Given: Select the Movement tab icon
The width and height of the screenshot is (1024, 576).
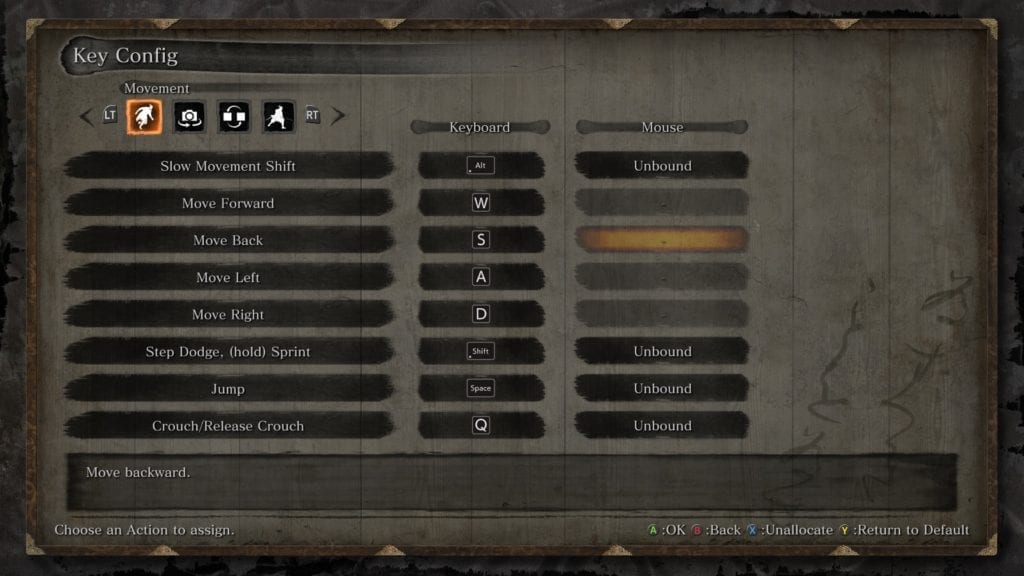Looking at the screenshot, I should click(x=144, y=117).
